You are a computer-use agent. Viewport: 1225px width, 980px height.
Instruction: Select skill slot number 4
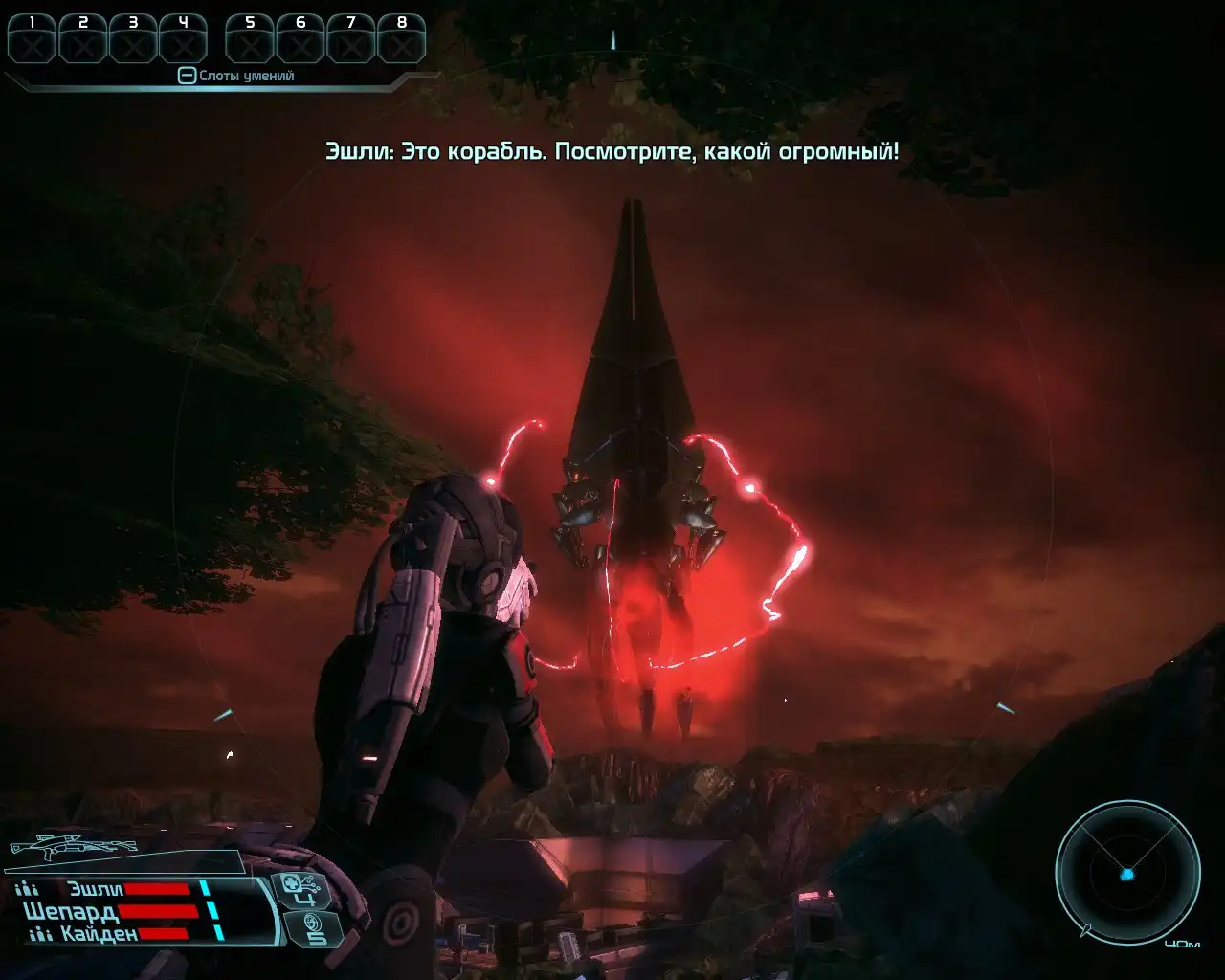[183, 38]
